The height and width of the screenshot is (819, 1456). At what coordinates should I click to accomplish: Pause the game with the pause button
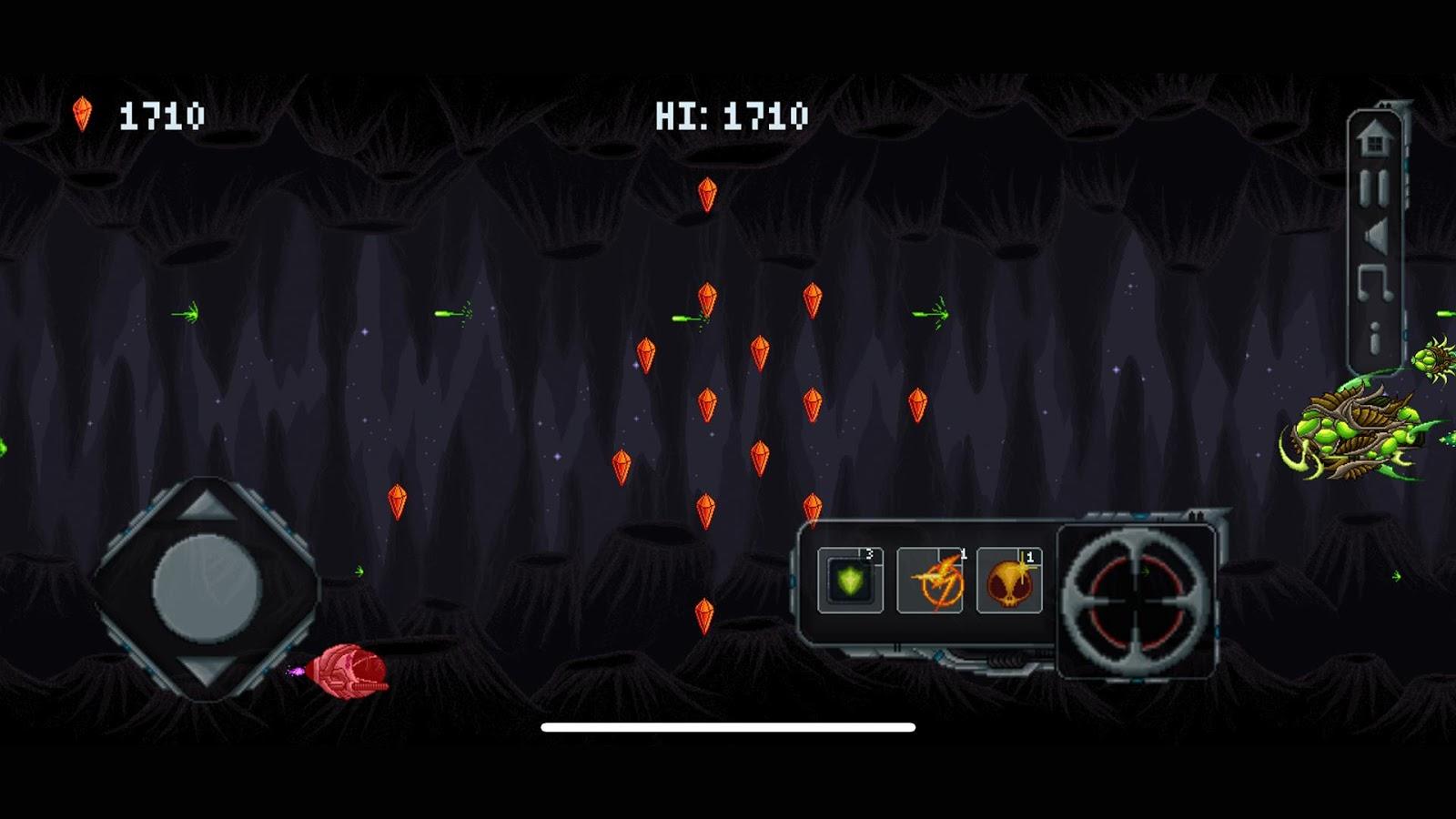1374,187
